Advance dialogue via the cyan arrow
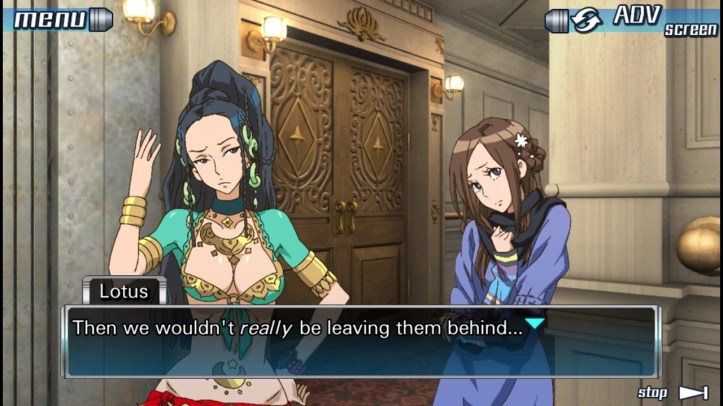This screenshot has height=406, width=723. 535,324
